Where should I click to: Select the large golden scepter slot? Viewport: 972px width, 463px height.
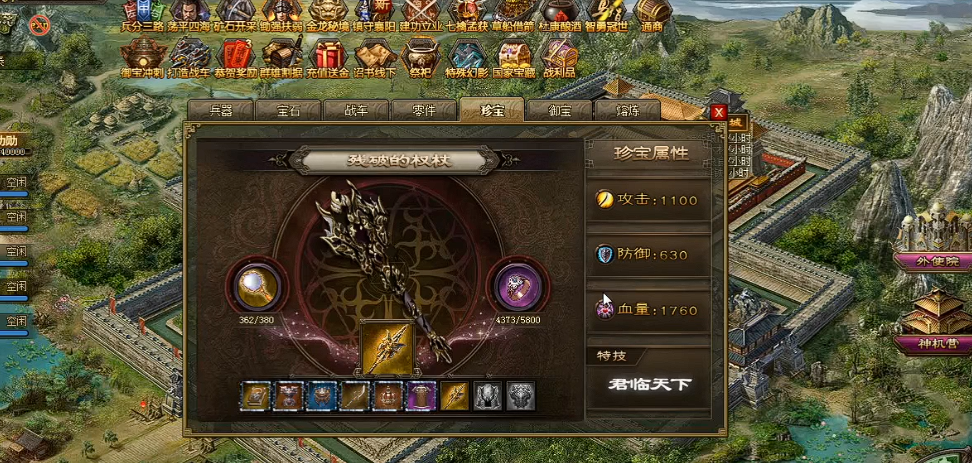tap(388, 348)
